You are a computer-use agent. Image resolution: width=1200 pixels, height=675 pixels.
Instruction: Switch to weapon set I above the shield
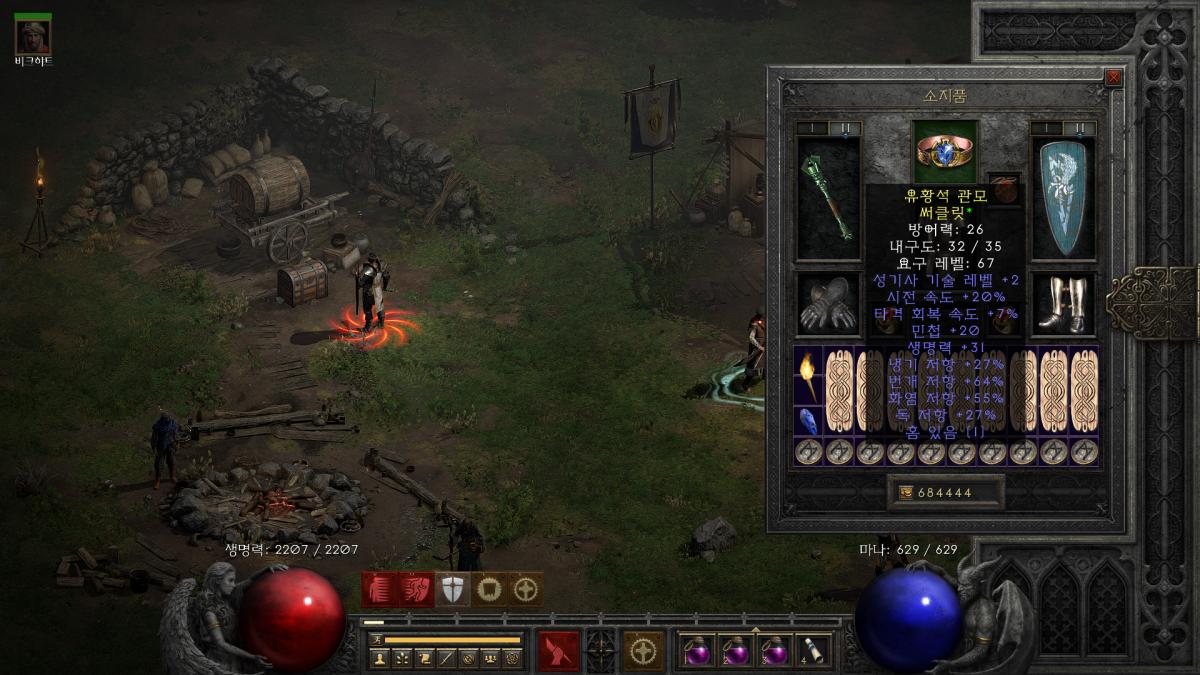point(1047,128)
